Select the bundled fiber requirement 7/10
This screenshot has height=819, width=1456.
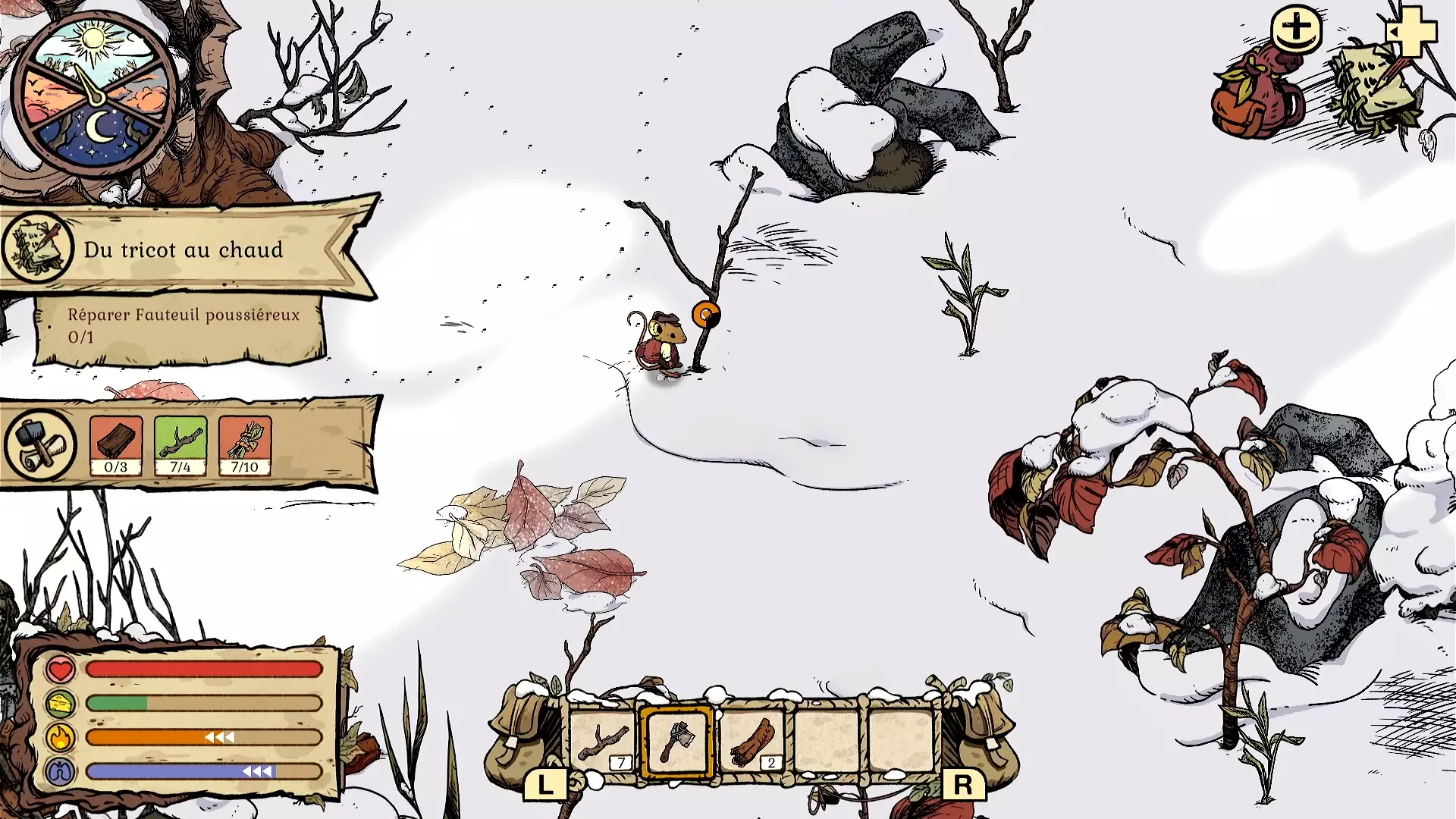[x=245, y=446]
